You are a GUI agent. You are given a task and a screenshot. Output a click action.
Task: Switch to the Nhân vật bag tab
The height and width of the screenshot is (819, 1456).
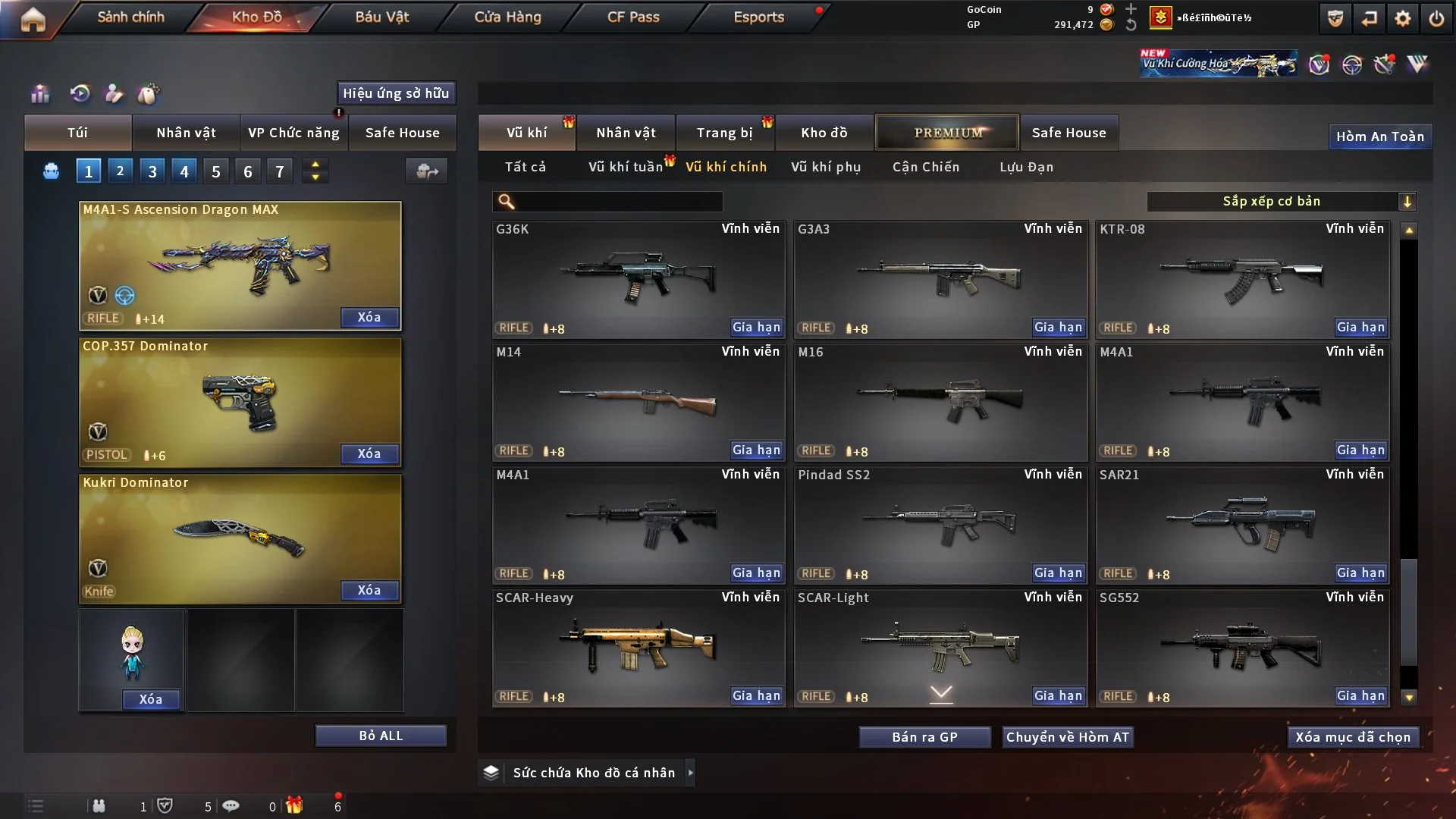[186, 133]
